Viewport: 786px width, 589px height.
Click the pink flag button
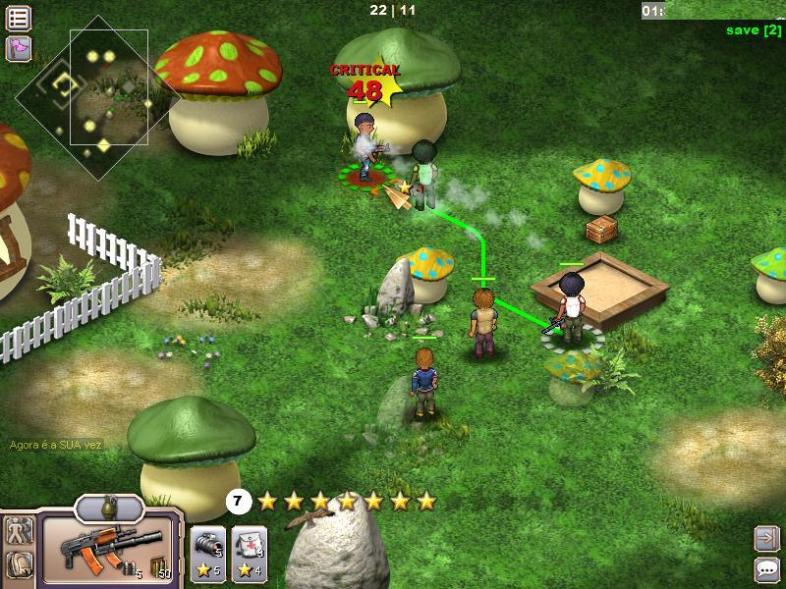pos(18,47)
